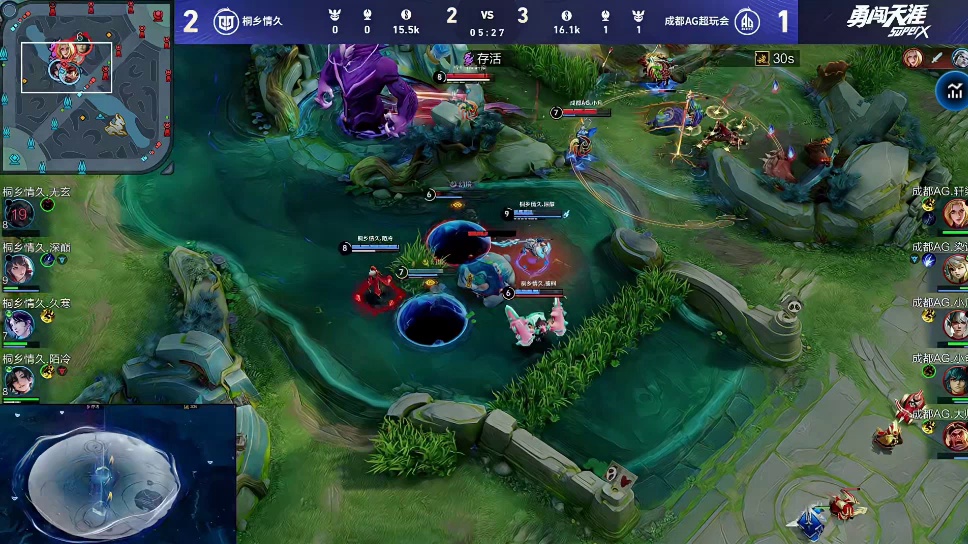Open the overview map picture-in-picture window
Screen dimensions: 968x544
tap(118, 475)
